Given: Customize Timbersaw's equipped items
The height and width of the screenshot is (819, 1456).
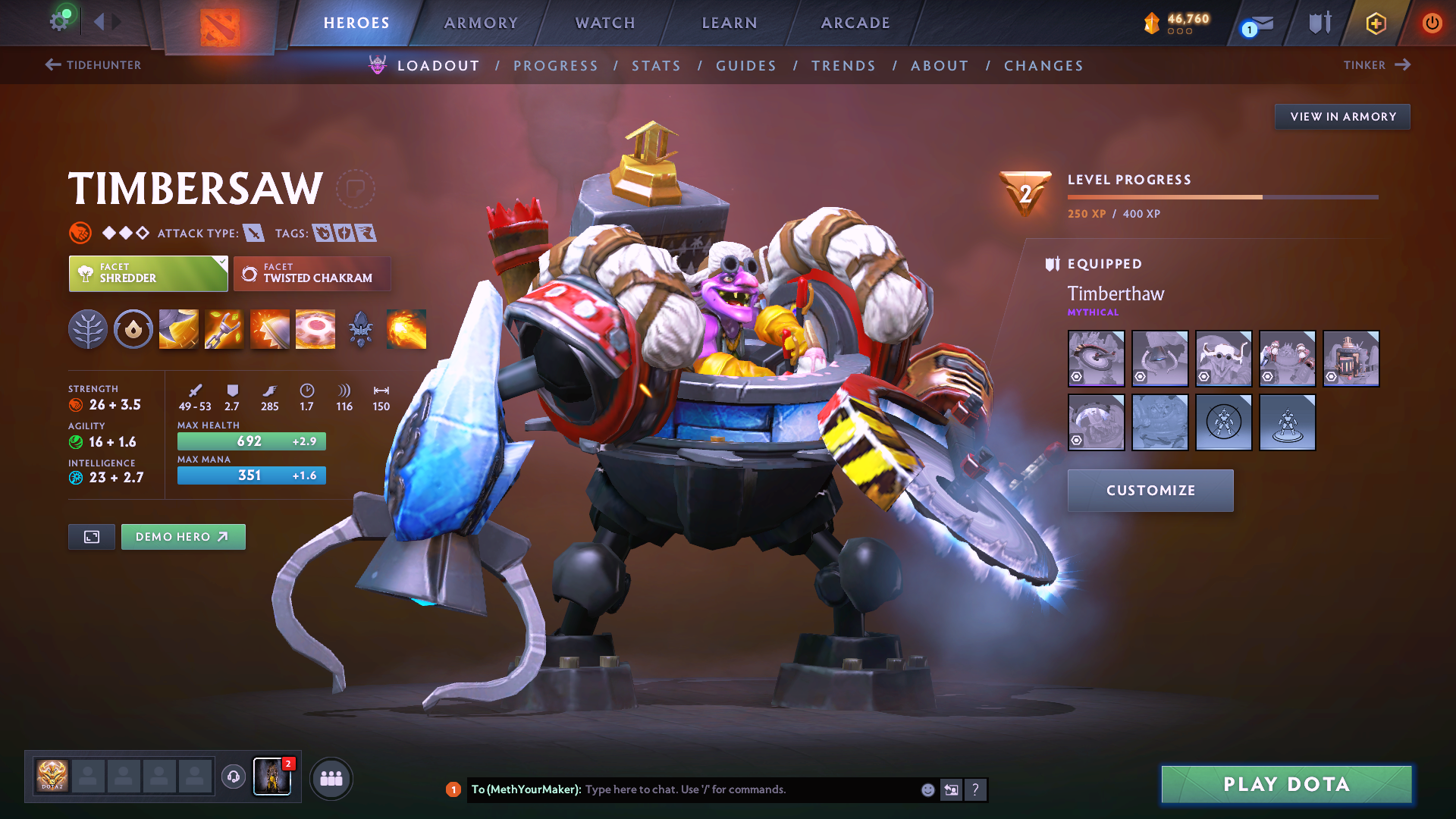Looking at the screenshot, I should pos(1150,491).
